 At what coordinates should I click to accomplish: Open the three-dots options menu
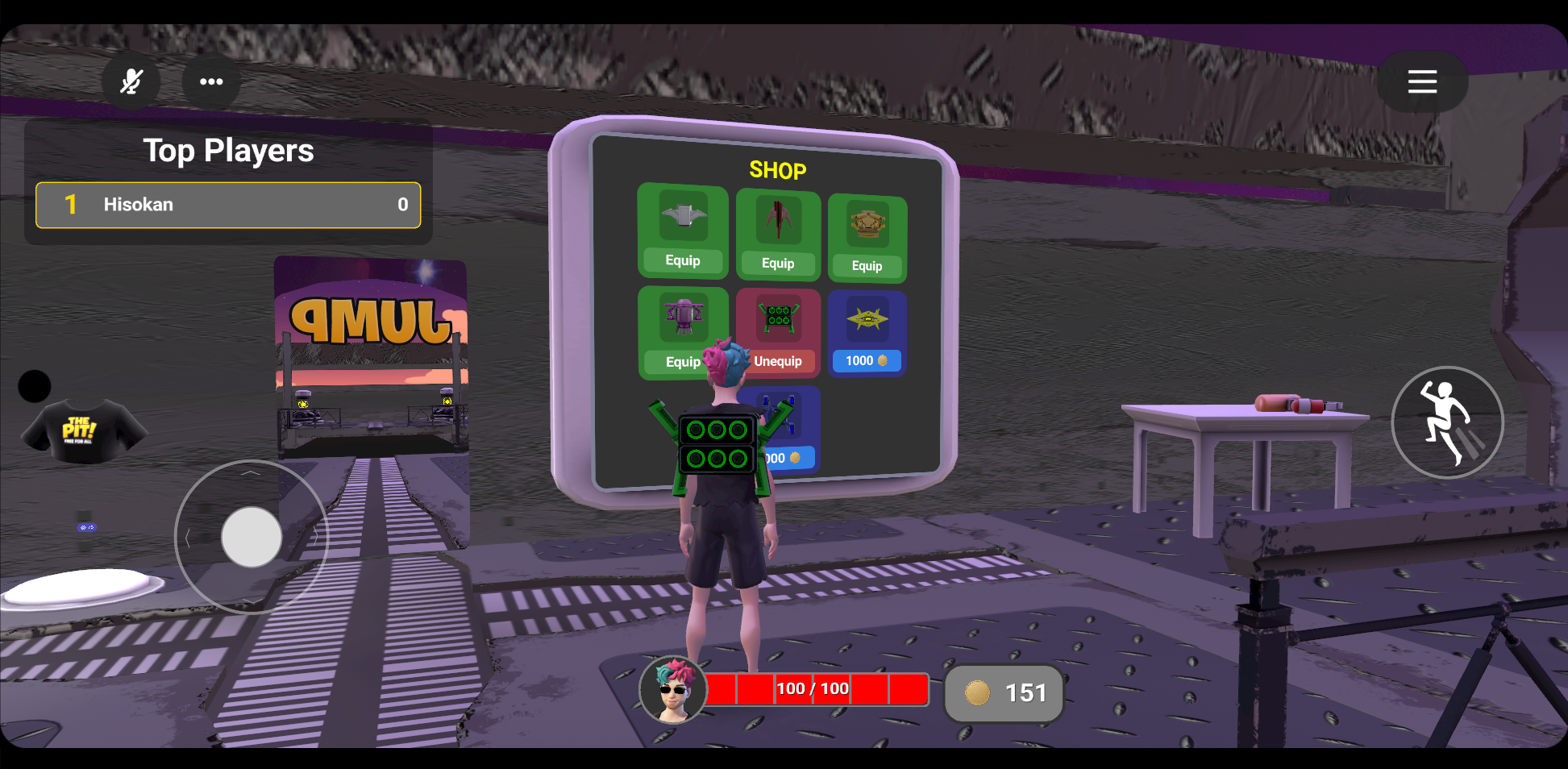[x=211, y=81]
